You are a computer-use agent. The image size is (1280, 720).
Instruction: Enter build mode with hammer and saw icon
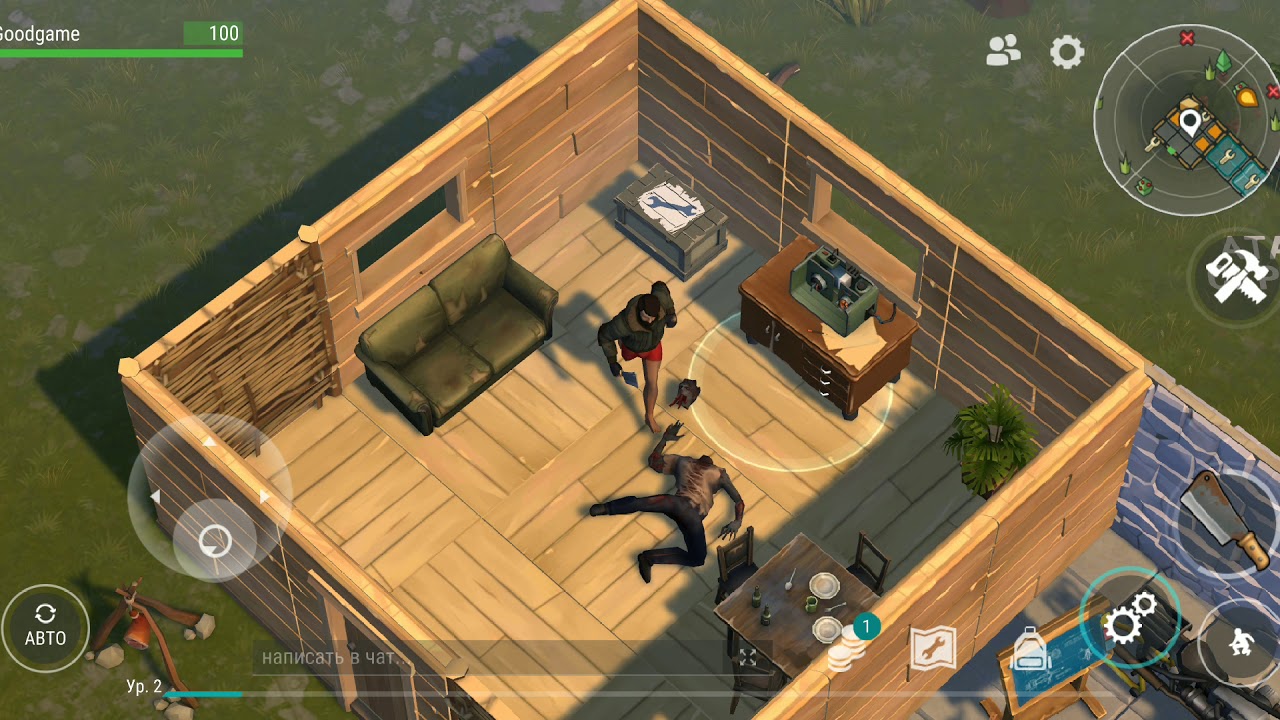point(1237,273)
